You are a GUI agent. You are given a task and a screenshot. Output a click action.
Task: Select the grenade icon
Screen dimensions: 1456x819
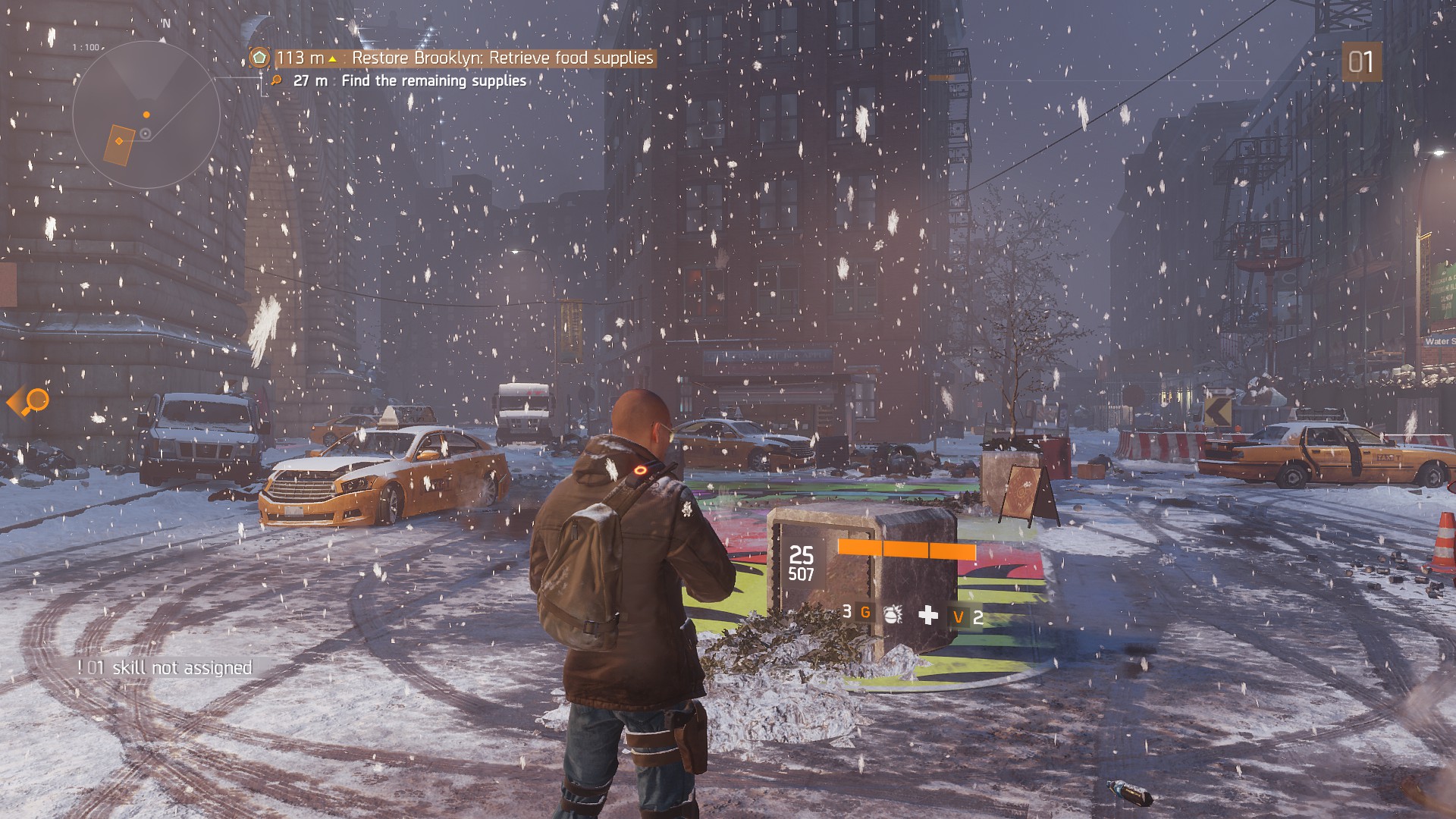(x=893, y=614)
